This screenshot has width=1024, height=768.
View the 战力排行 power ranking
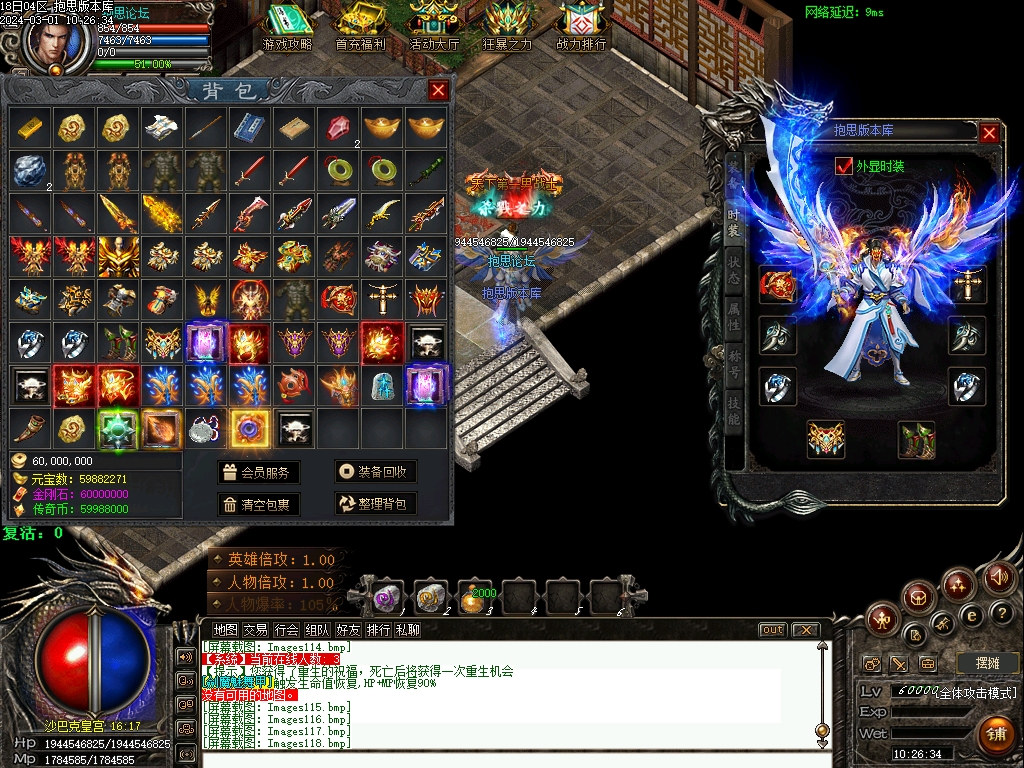(x=581, y=28)
